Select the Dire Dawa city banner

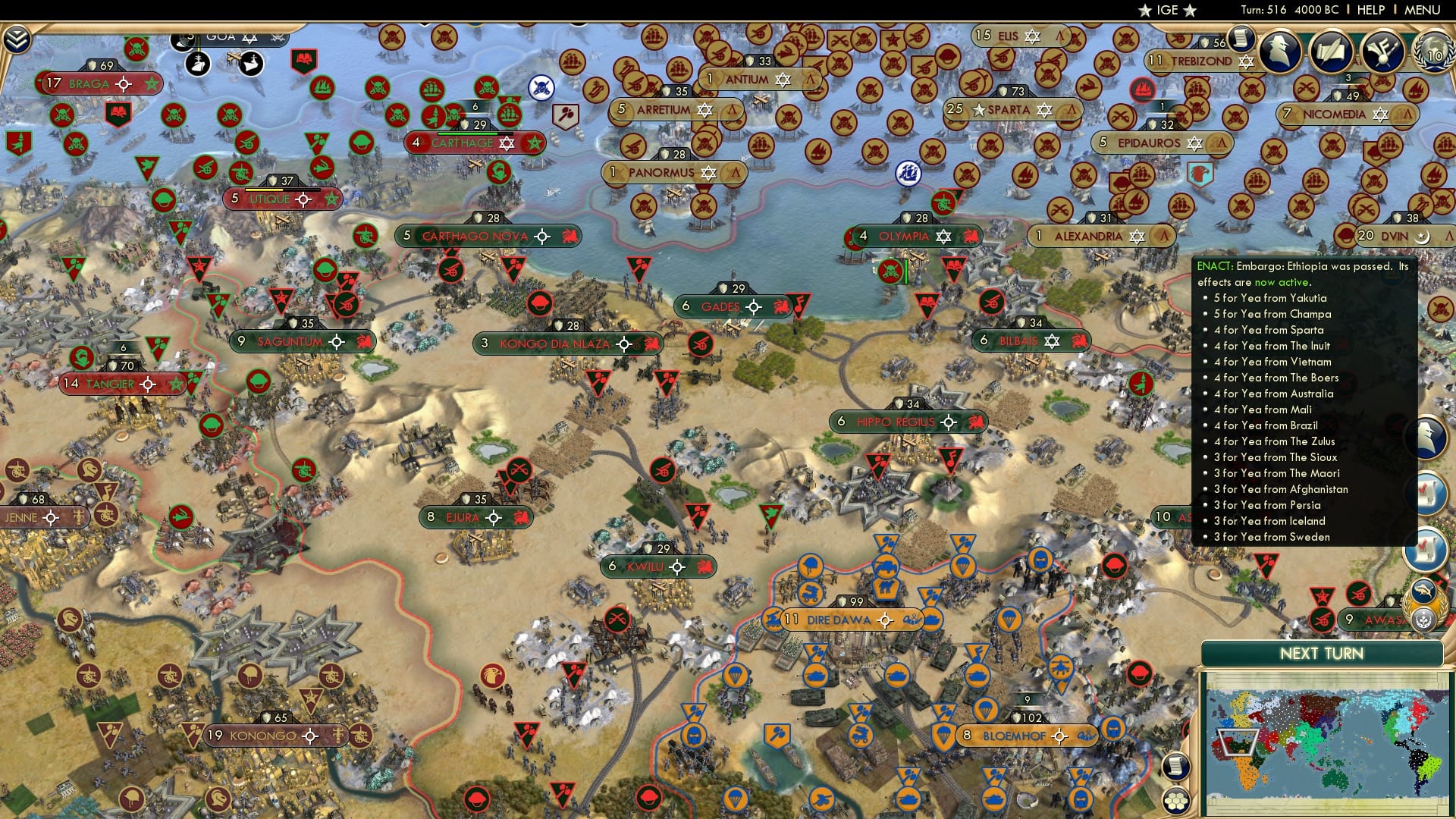(x=838, y=619)
